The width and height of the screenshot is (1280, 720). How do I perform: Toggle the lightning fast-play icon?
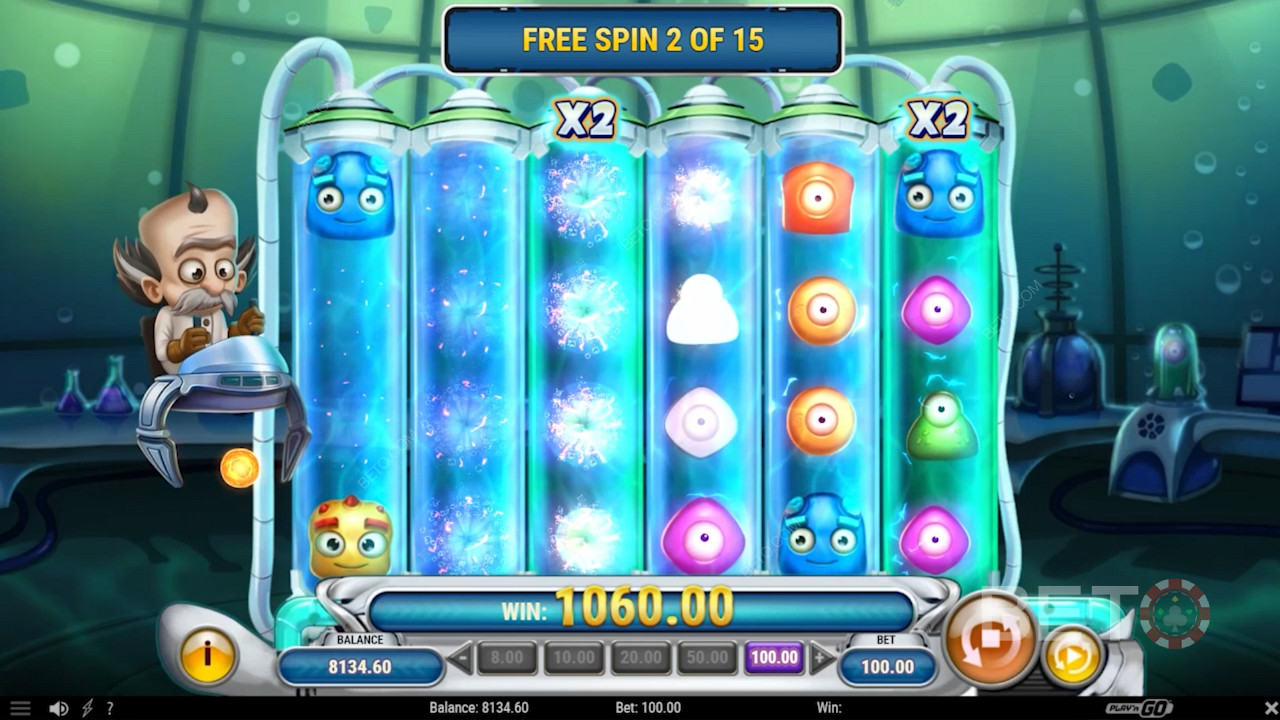[x=87, y=708]
